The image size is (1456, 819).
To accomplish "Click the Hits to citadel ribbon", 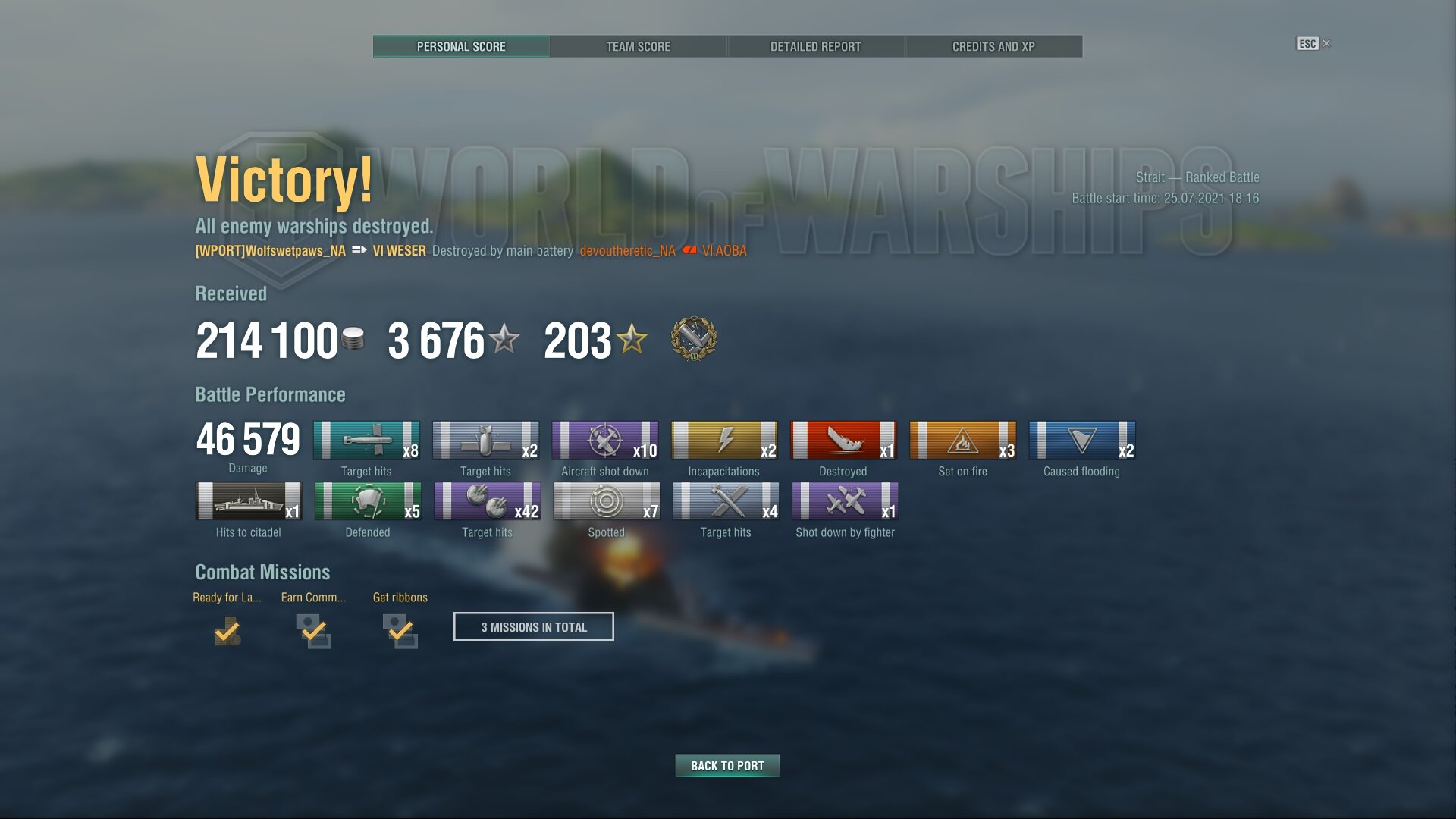I will pyautogui.click(x=249, y=501).
